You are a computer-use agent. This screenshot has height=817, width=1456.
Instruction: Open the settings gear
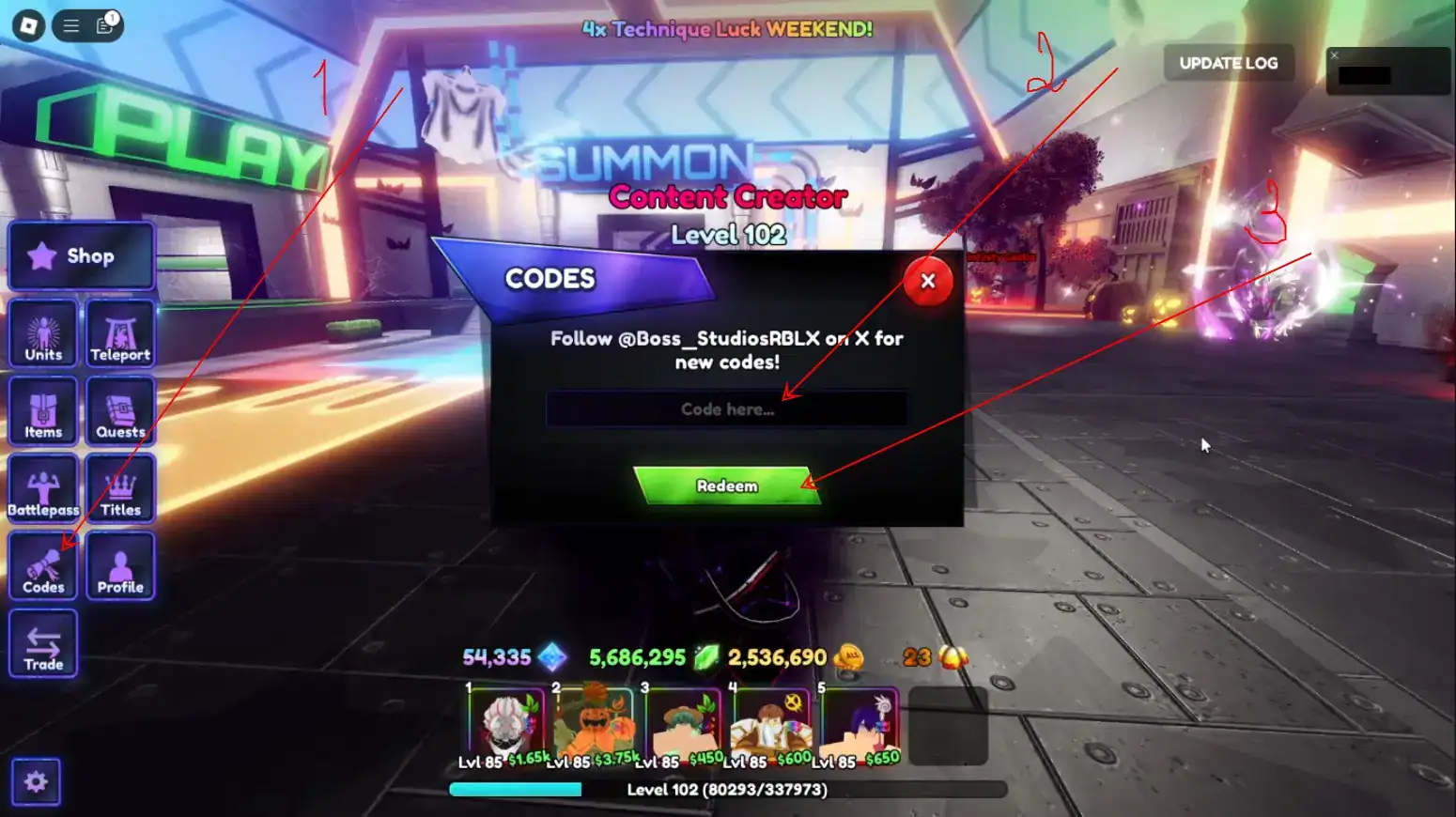35,780
